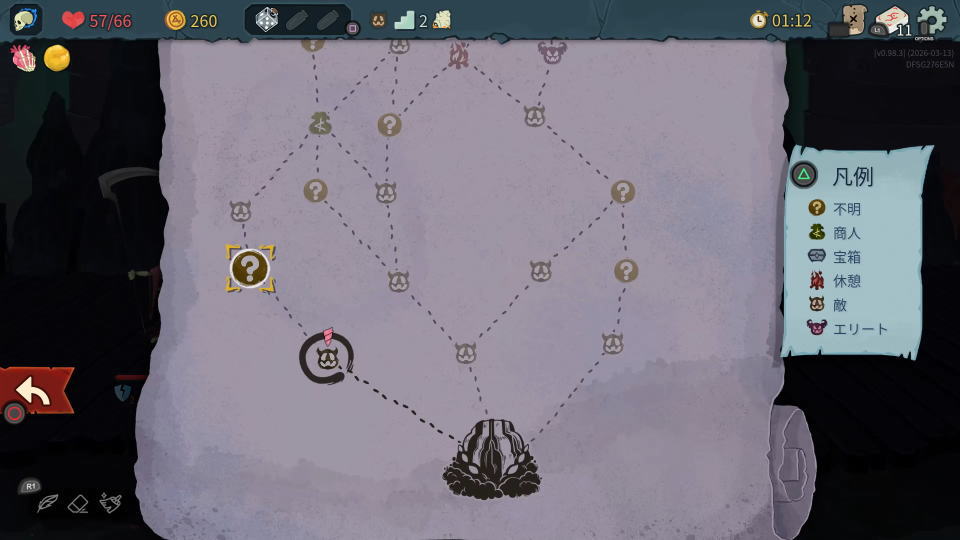The image size is (960, 540).
Task: Click the gold coin currency icon
Action: pyautogui.click(x=176, y=20)
